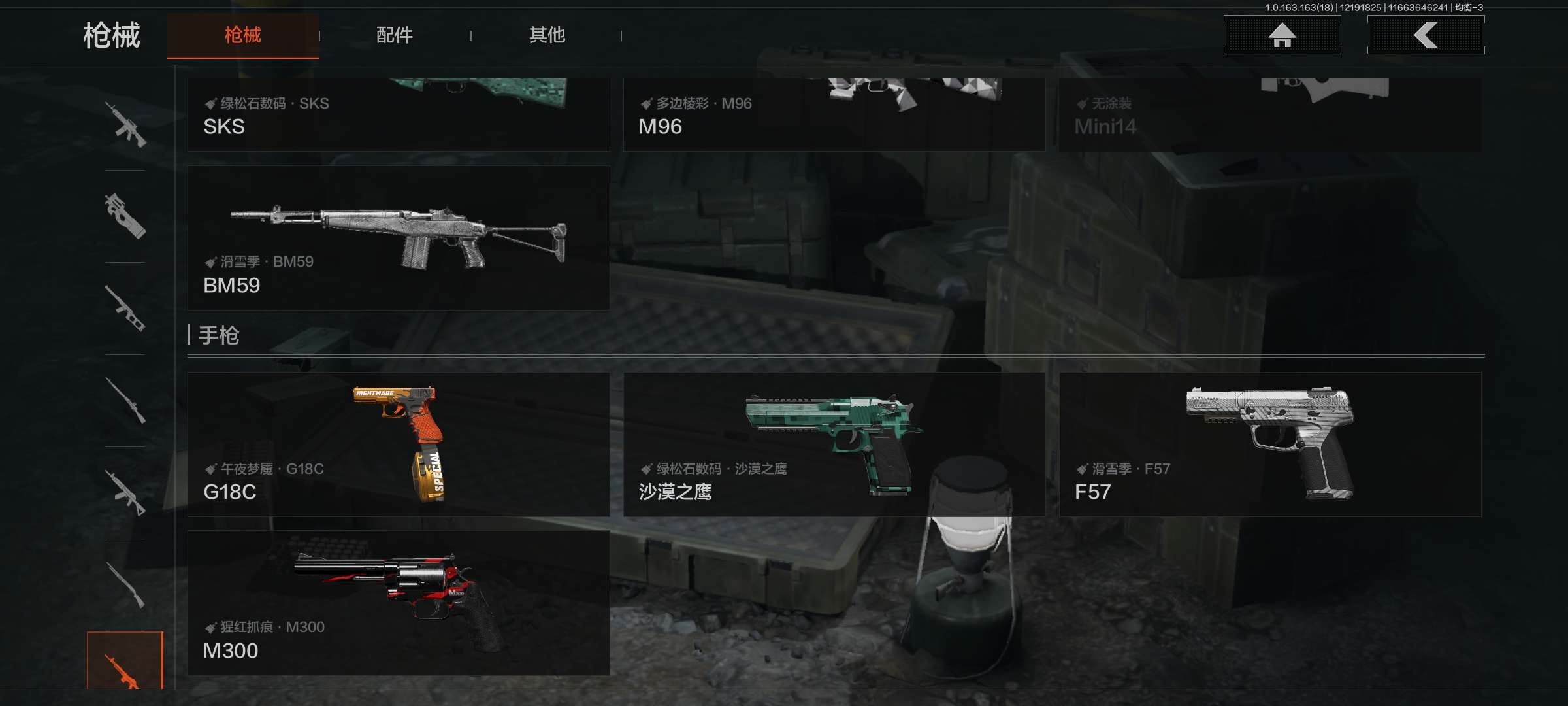The image size is (1568, 706).
Task: Switch to the 枪械 tab
Action: 242,35
